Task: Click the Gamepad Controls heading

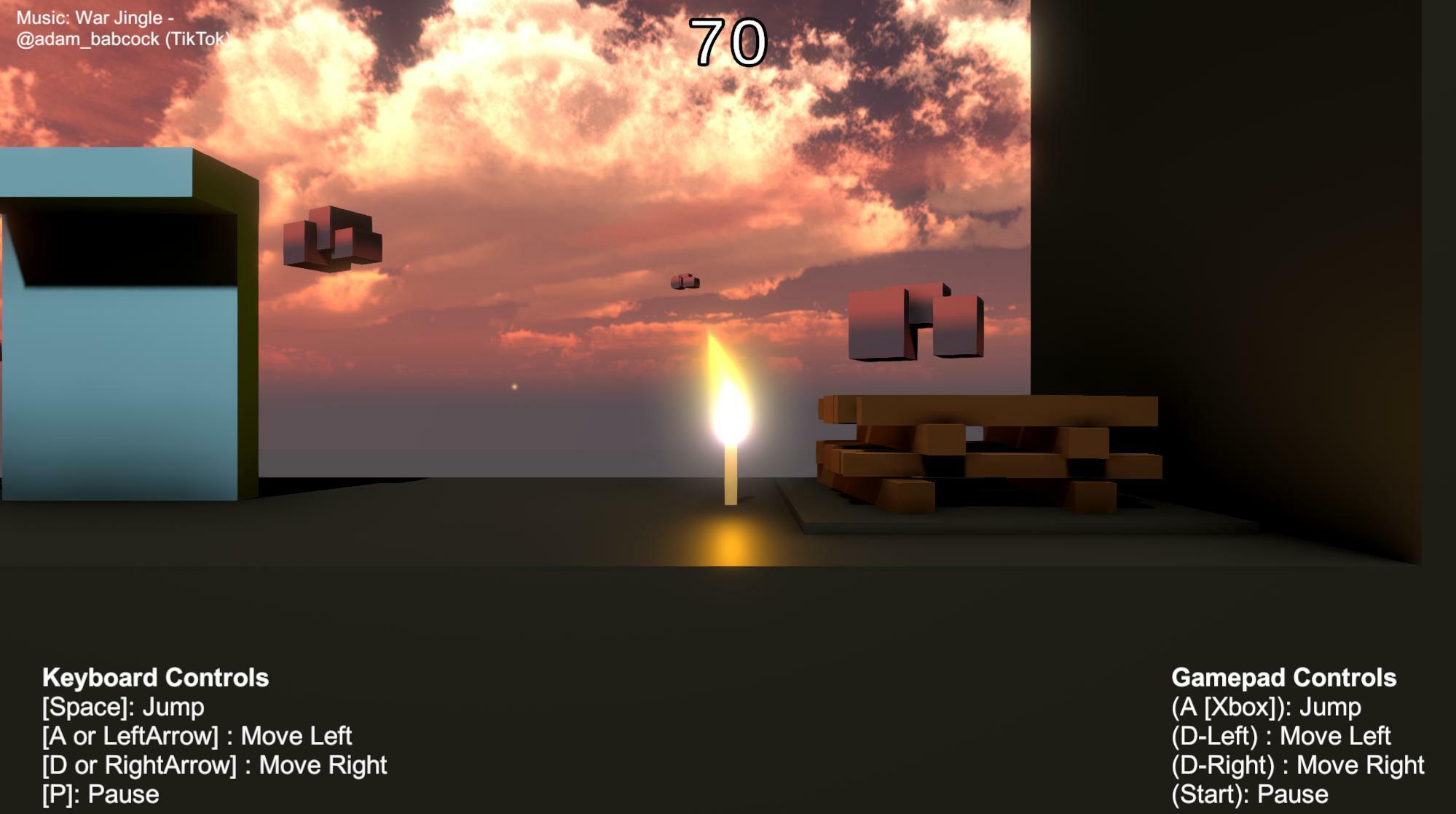Action: point(1283,678)
